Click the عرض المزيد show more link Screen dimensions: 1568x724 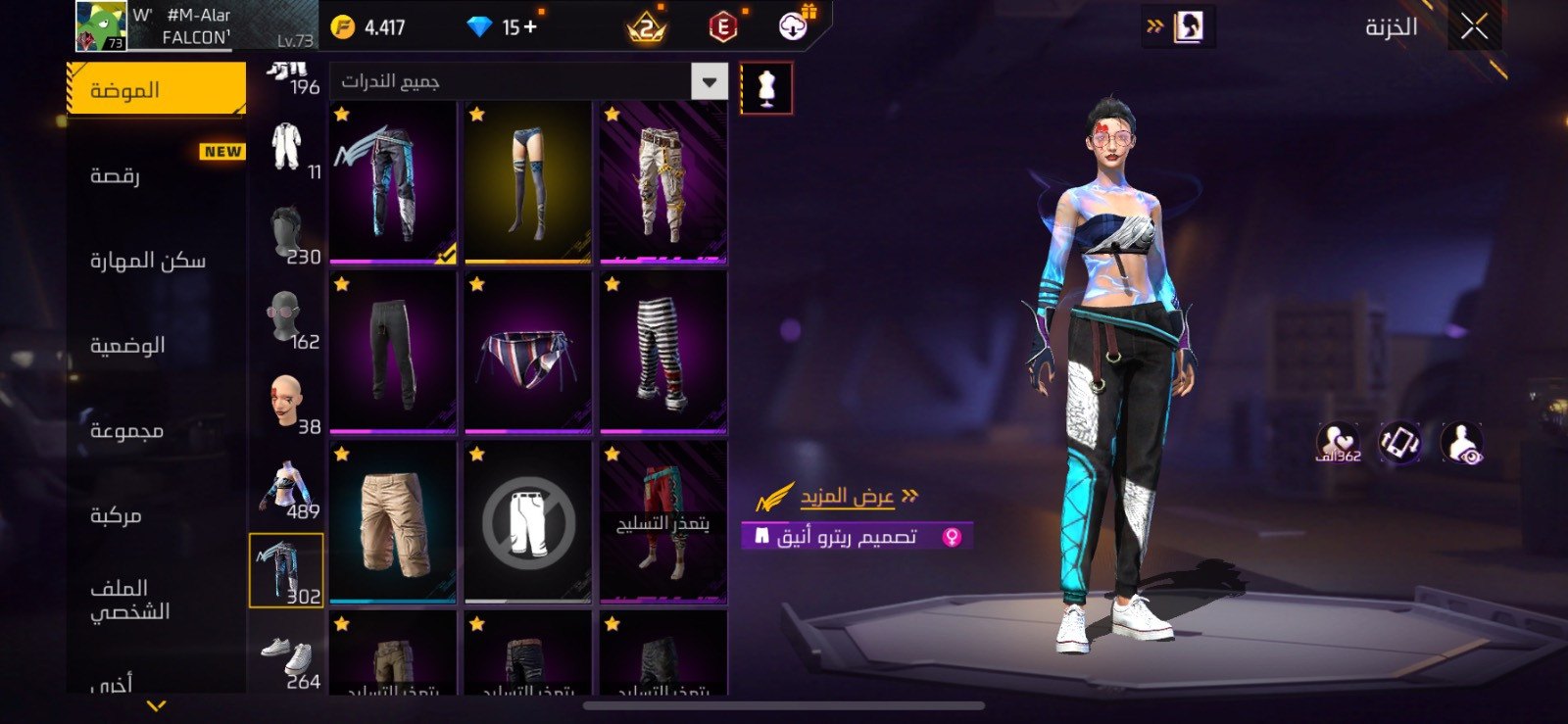pyautogui.click(x=847, y=497)
